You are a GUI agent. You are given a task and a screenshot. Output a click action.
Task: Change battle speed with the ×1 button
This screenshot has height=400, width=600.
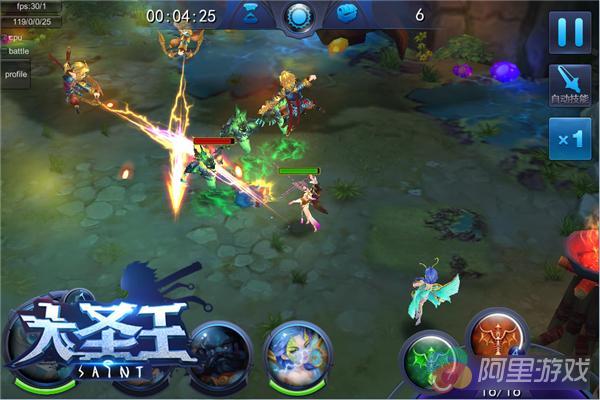tap(571, 139)
